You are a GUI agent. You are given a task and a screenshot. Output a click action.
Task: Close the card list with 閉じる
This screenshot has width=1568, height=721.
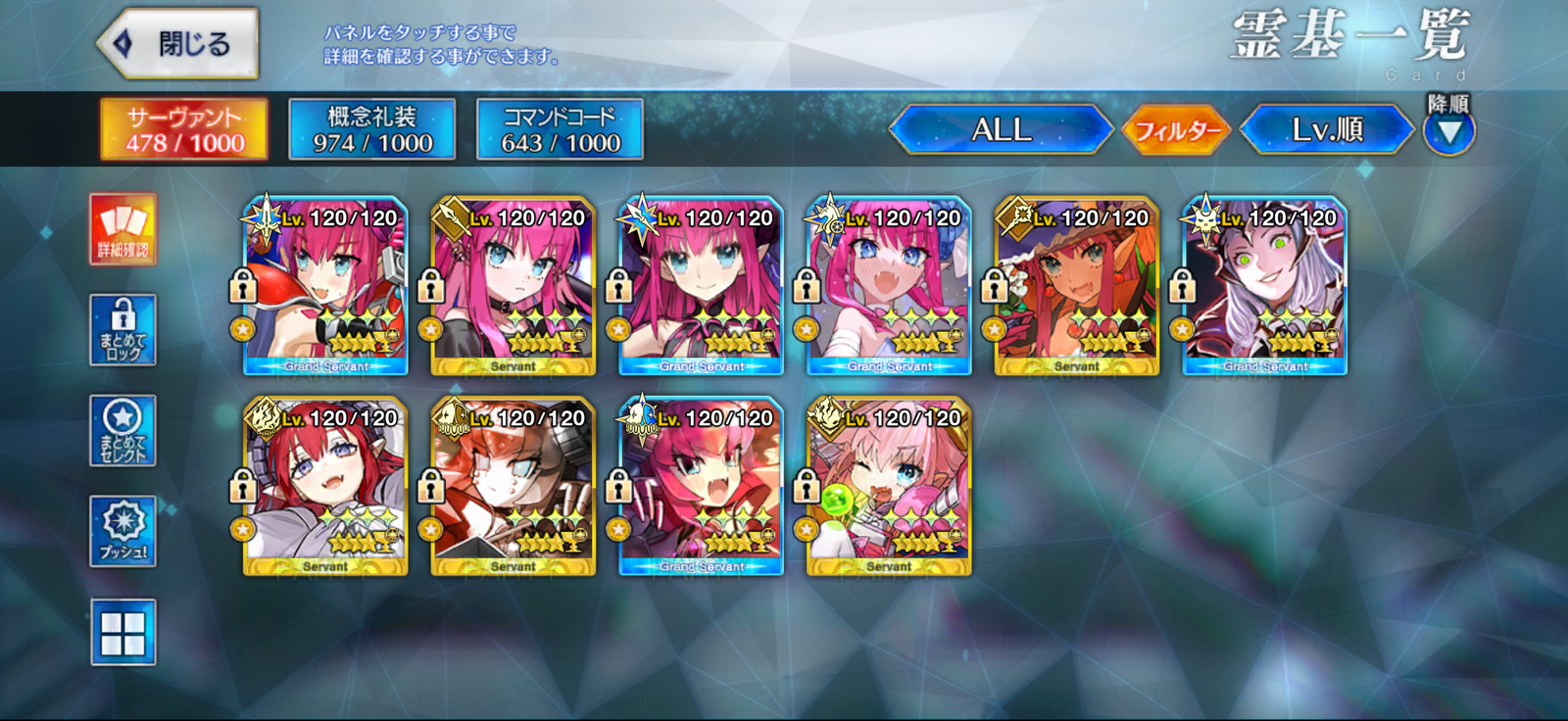point(179,44)
